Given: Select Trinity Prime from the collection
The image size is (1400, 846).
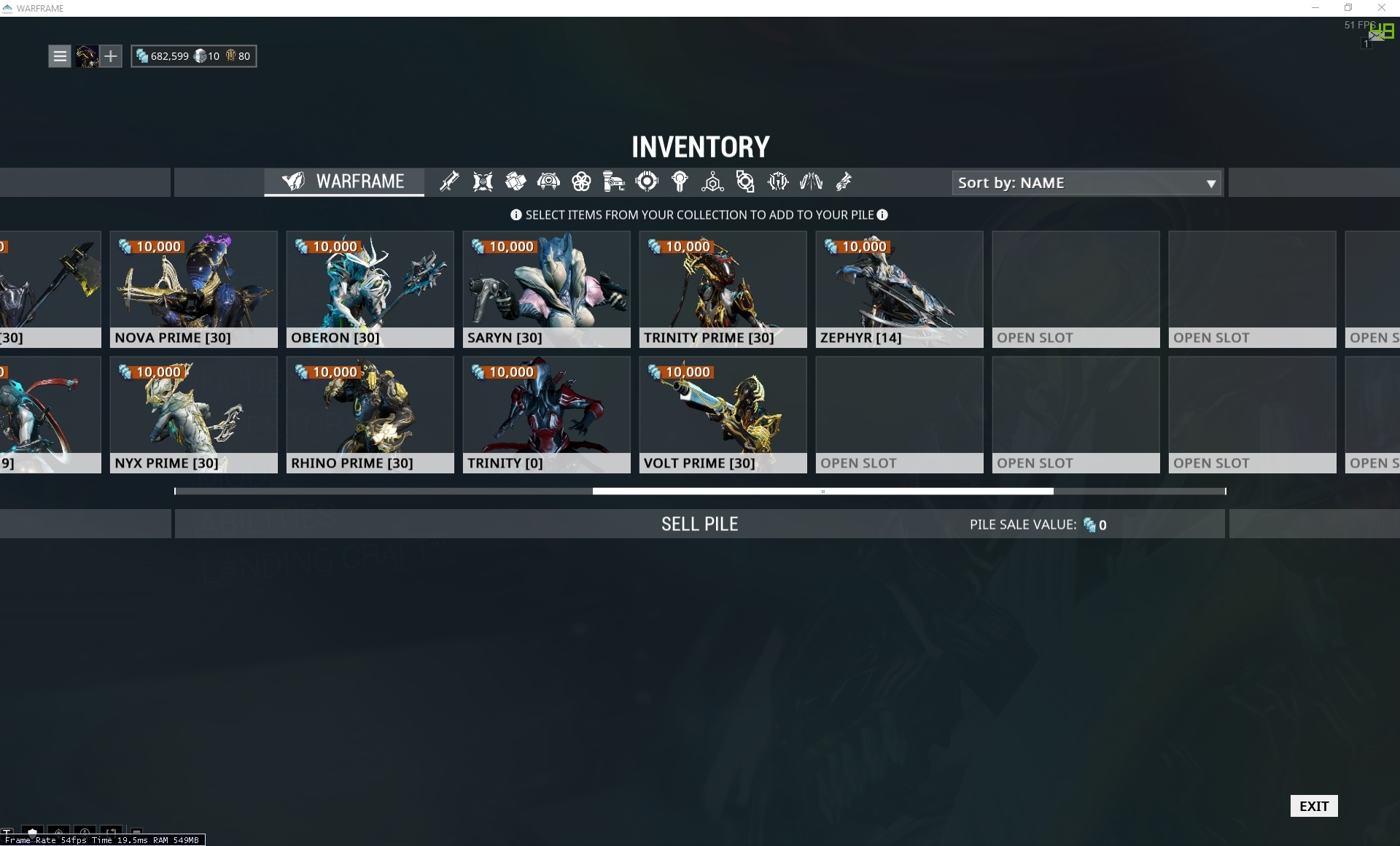Looking at the screenshot, I should (x=723, y=289).
